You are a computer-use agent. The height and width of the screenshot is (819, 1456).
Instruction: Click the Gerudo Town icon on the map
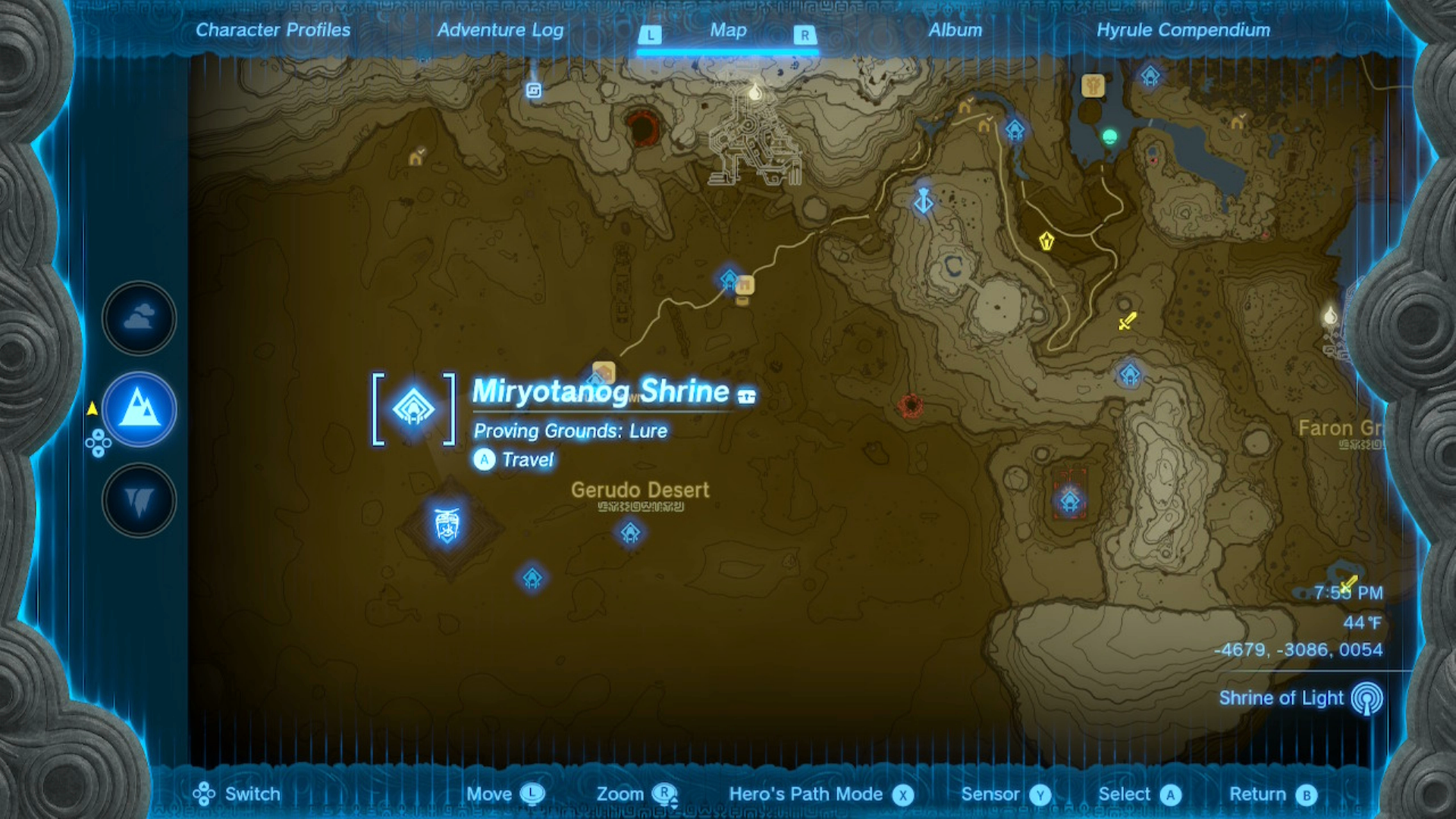pos(447,526)
